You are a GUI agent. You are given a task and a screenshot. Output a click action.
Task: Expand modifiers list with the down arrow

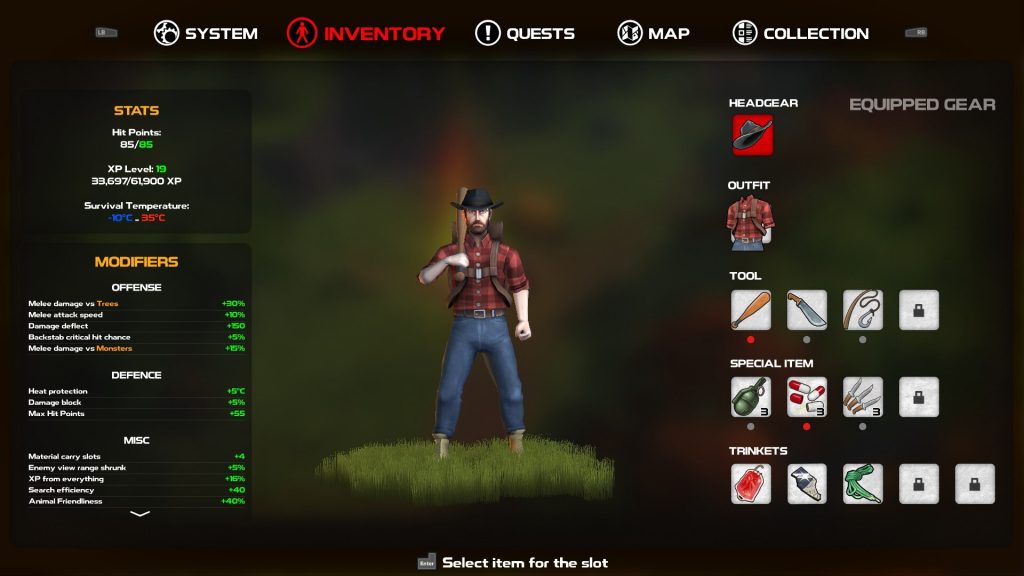[x=140, y=514]
